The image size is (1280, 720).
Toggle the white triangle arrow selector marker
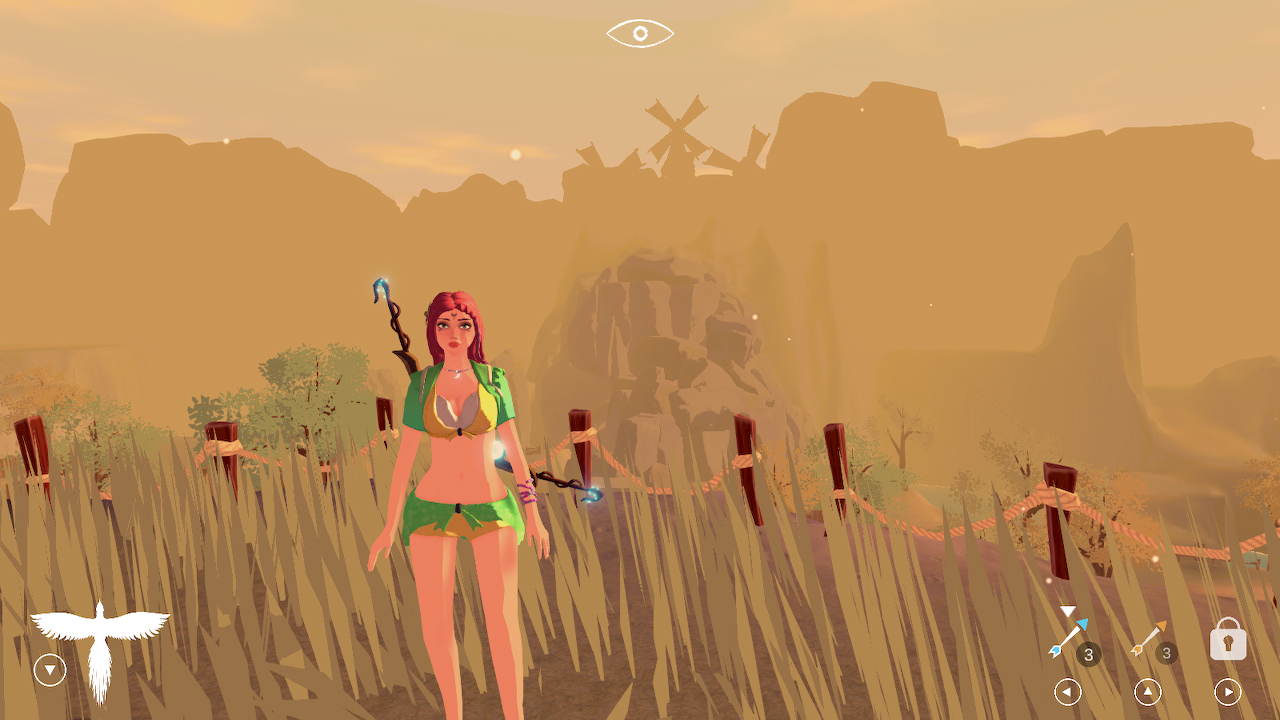click(1067, 610)
